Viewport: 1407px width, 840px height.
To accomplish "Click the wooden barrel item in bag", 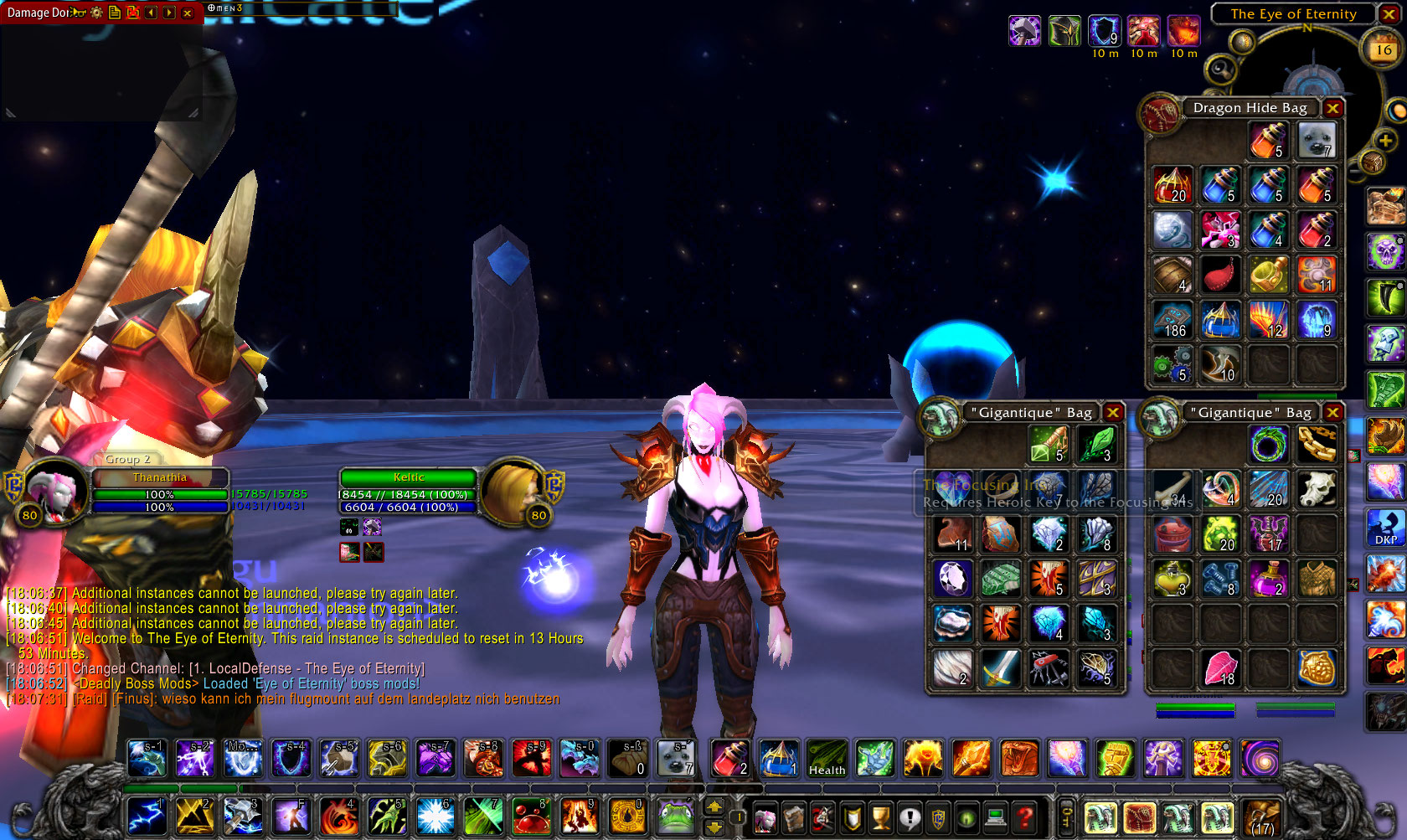I will tap(1172, 275).
